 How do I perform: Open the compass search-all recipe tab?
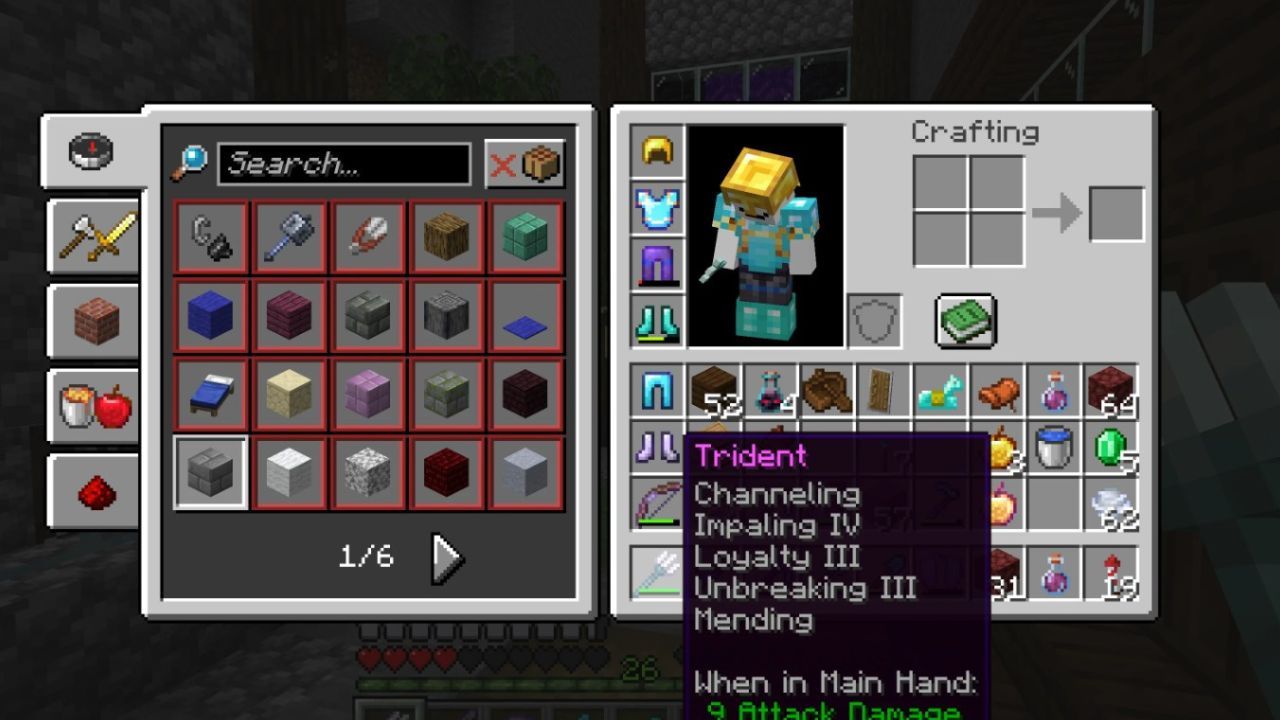pos(91,152)
